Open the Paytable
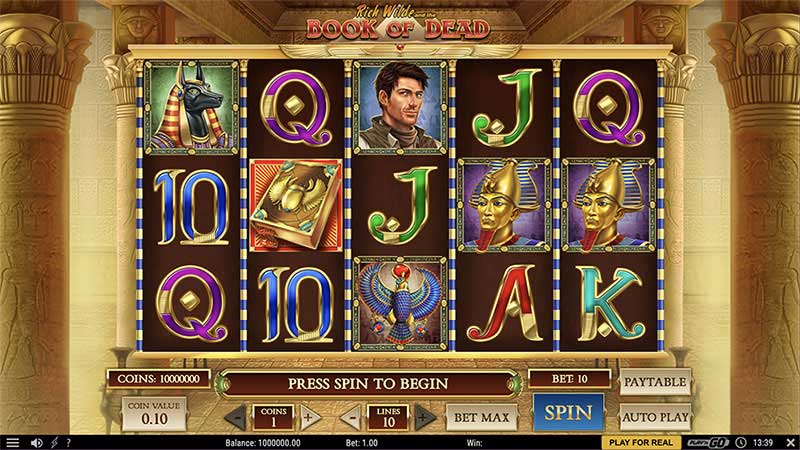 (656, 382)
